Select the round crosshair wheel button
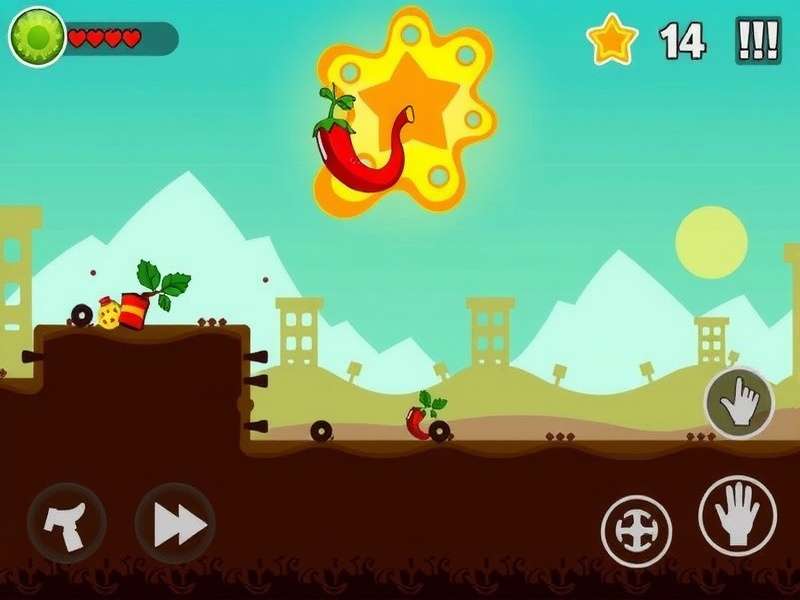This screenshot has height=600, width=800. (637, 530)
